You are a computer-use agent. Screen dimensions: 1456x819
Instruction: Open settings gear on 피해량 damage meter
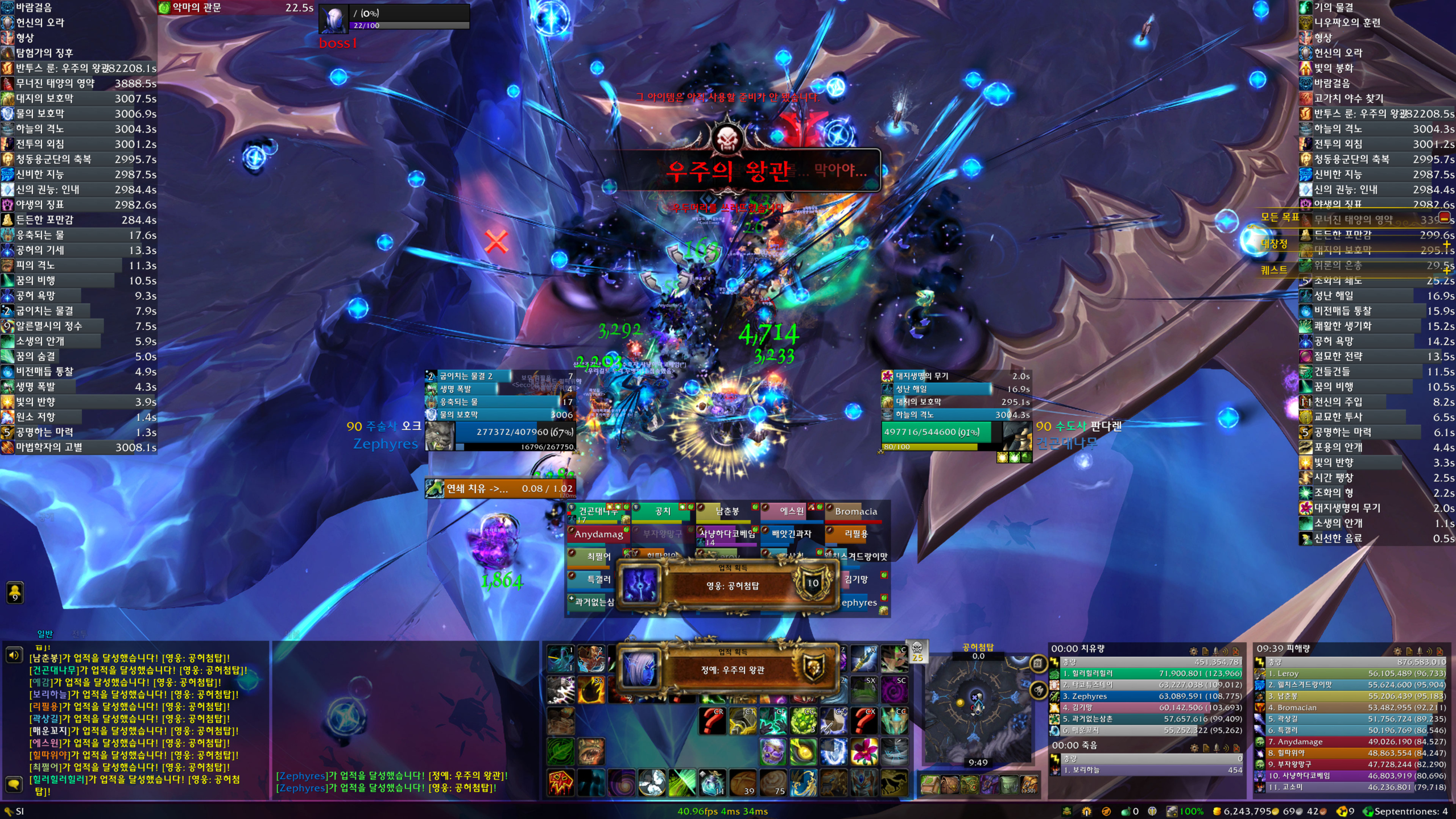click(1397, 651)
